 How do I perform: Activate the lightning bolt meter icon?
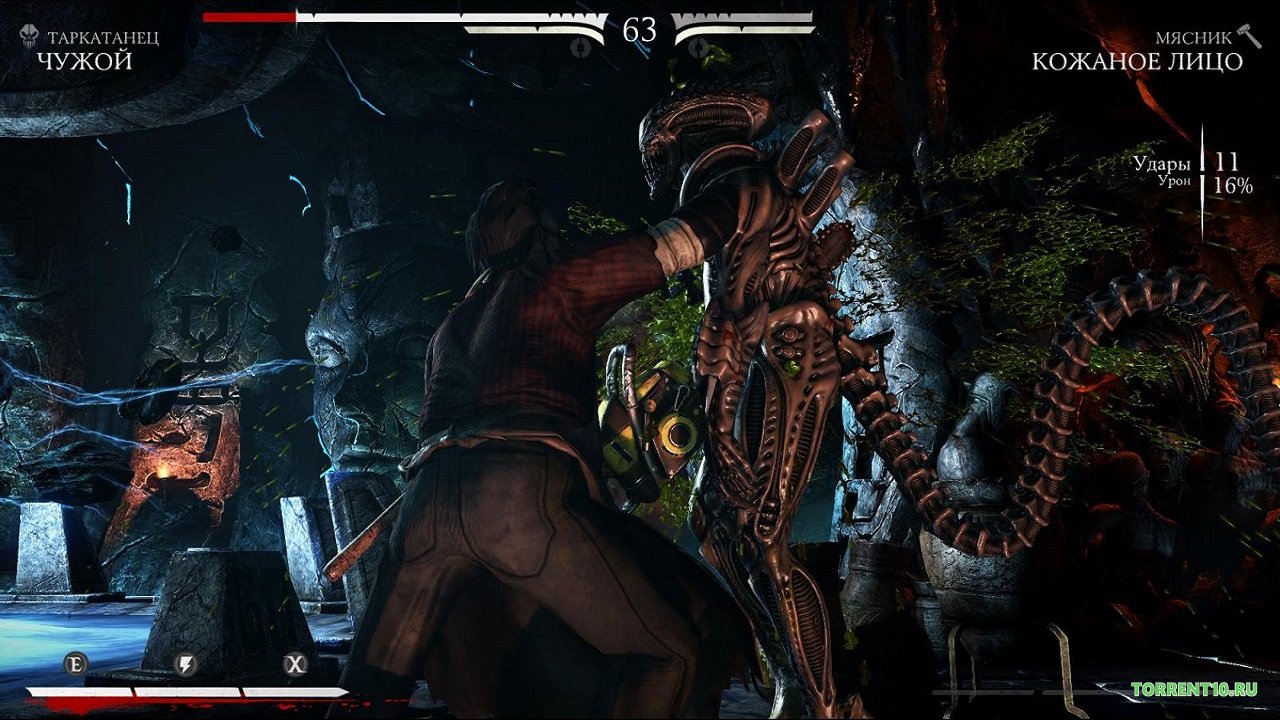click(185, 664)
